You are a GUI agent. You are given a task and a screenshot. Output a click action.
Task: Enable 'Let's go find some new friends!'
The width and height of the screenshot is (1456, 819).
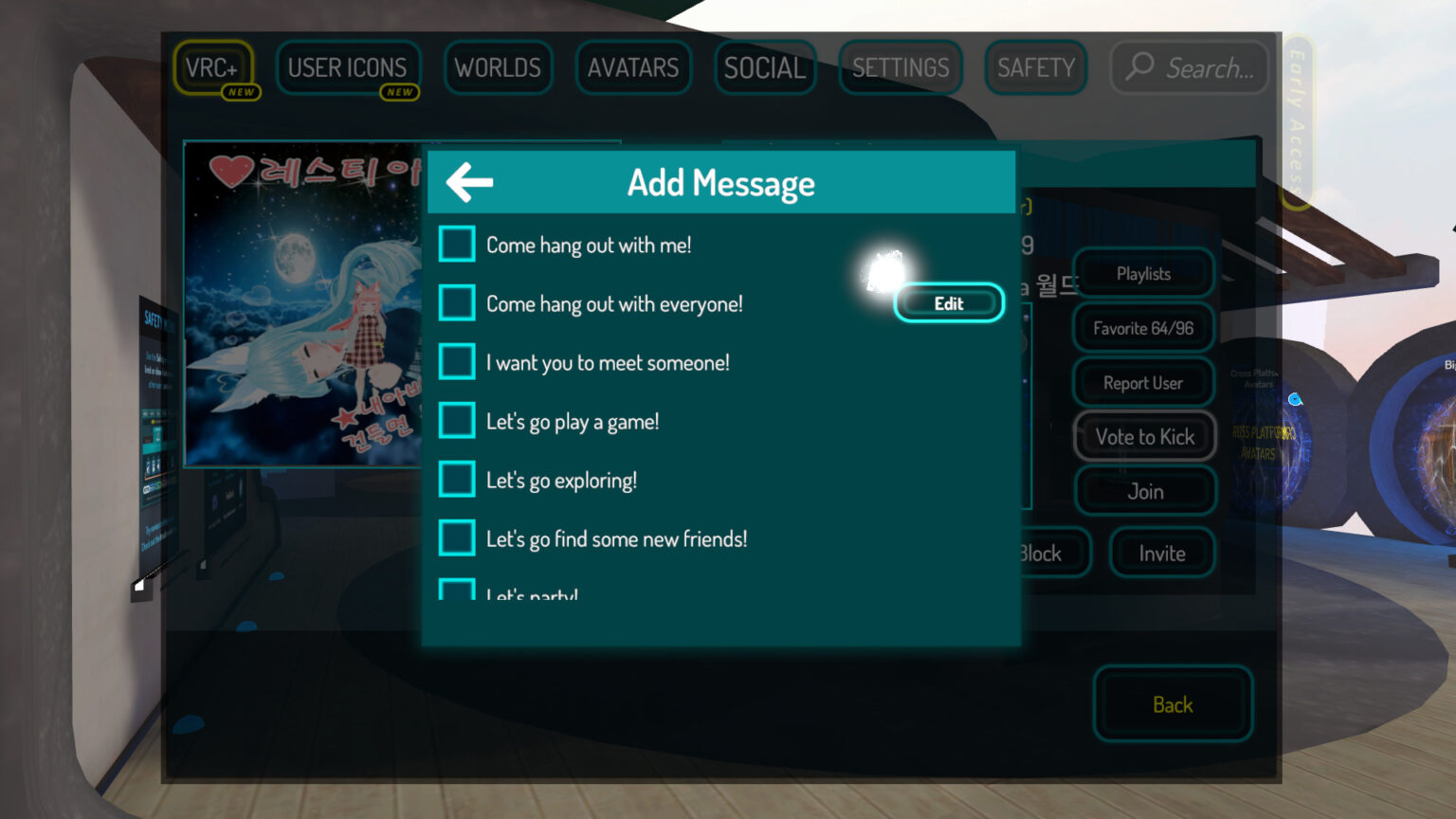click(457, 537)
